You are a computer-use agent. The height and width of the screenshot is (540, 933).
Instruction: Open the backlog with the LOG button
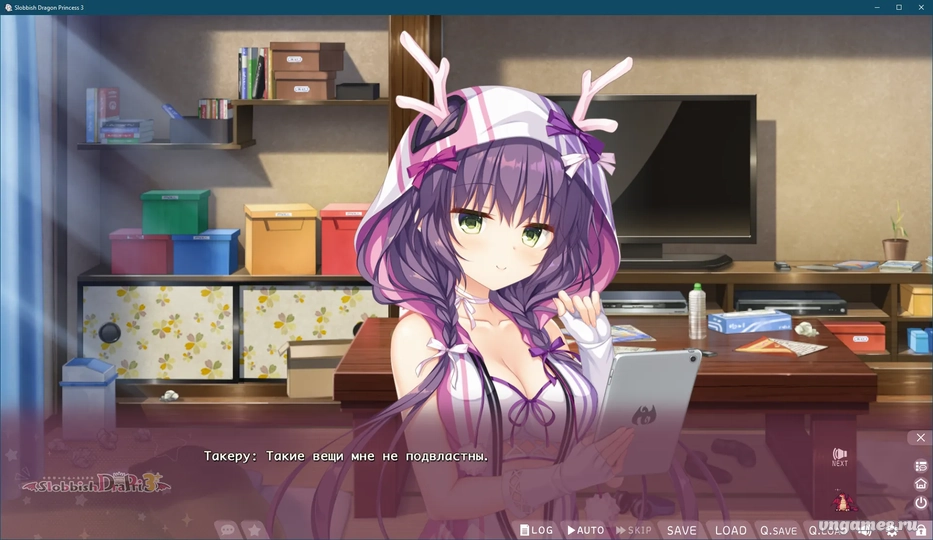pos(536,530)
